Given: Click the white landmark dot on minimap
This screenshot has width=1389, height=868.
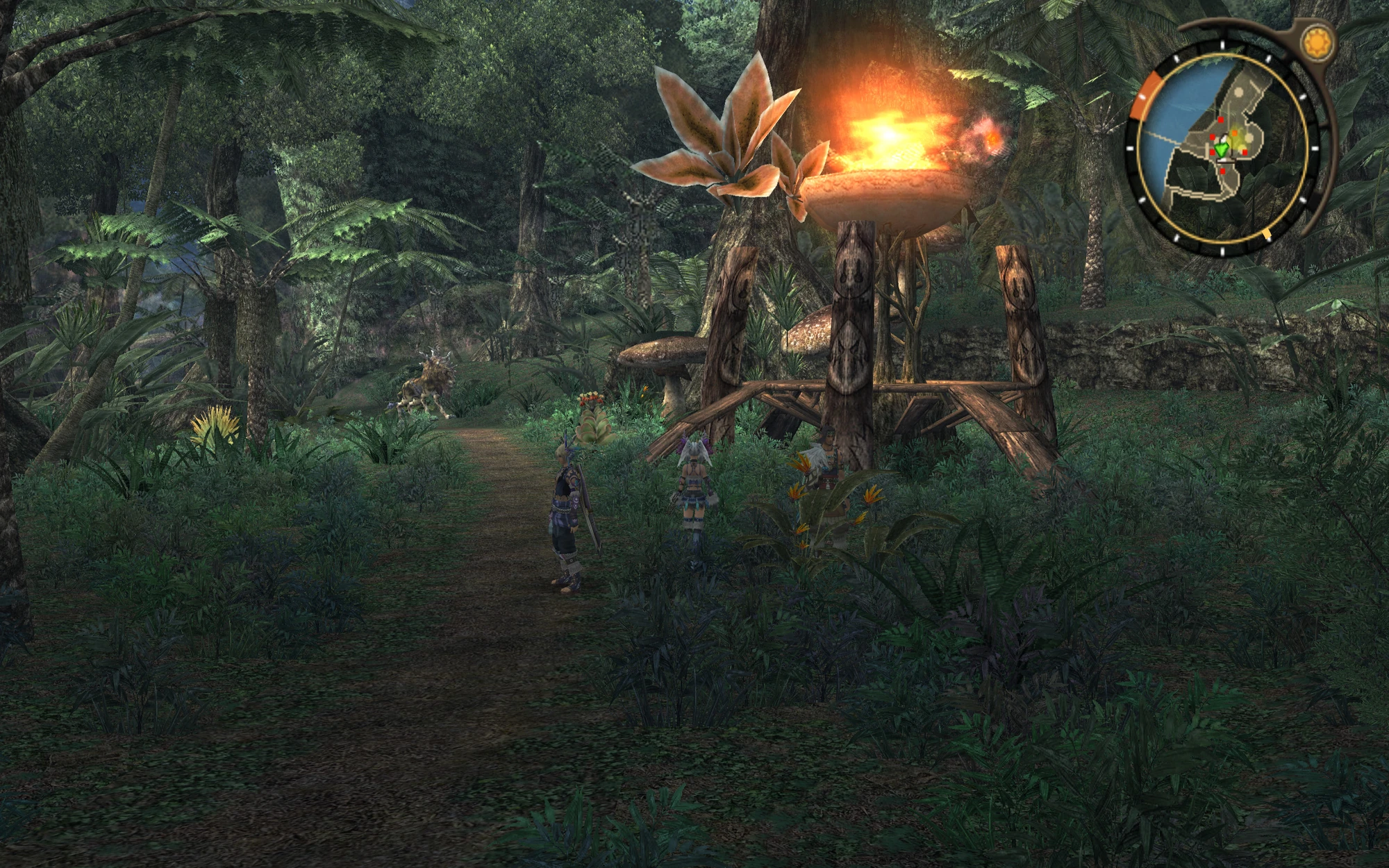Looking at the screenshot, I should [x=1239, y=91].
